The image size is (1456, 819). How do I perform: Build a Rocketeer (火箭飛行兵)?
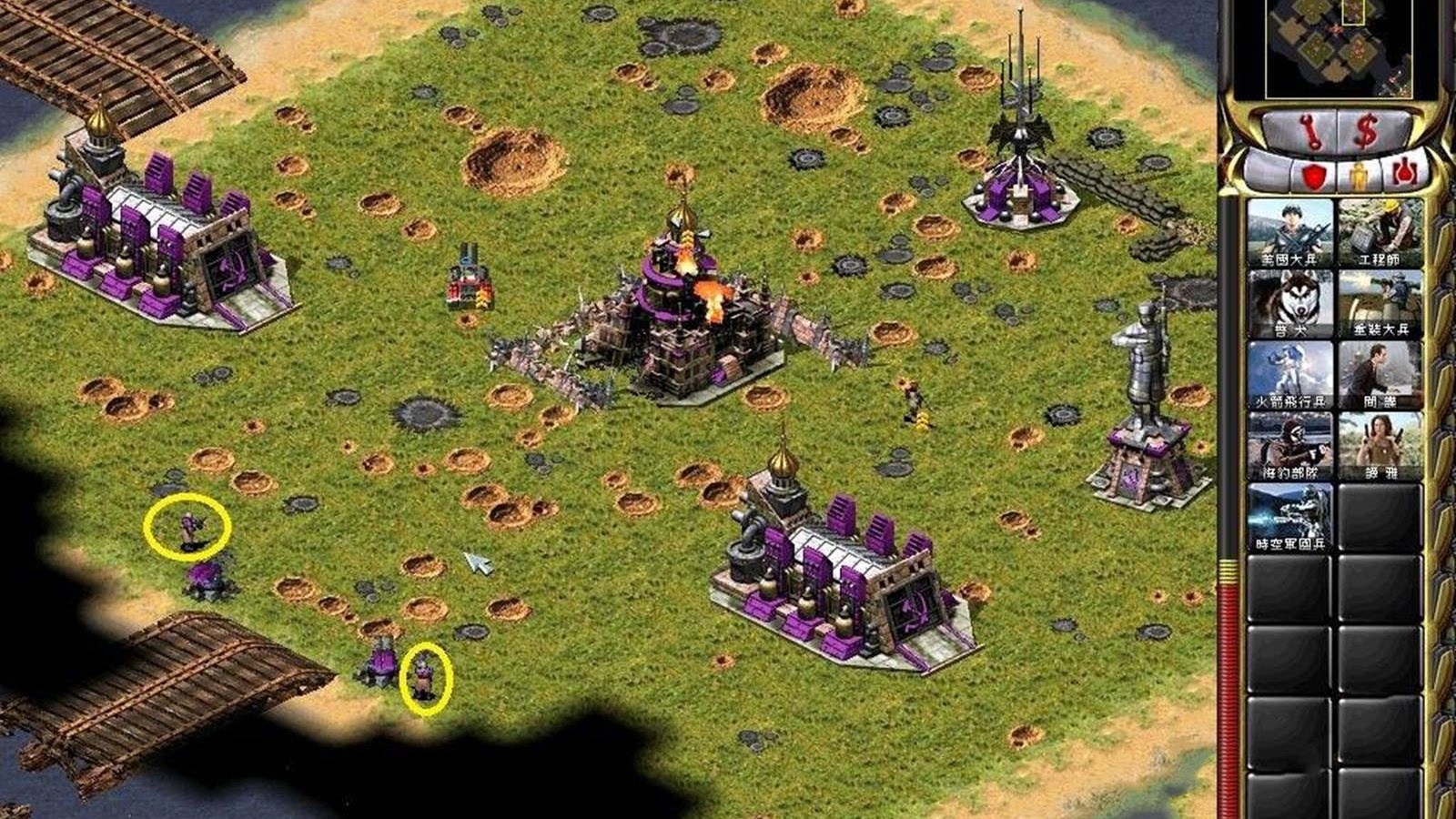tap(1289, 375)
